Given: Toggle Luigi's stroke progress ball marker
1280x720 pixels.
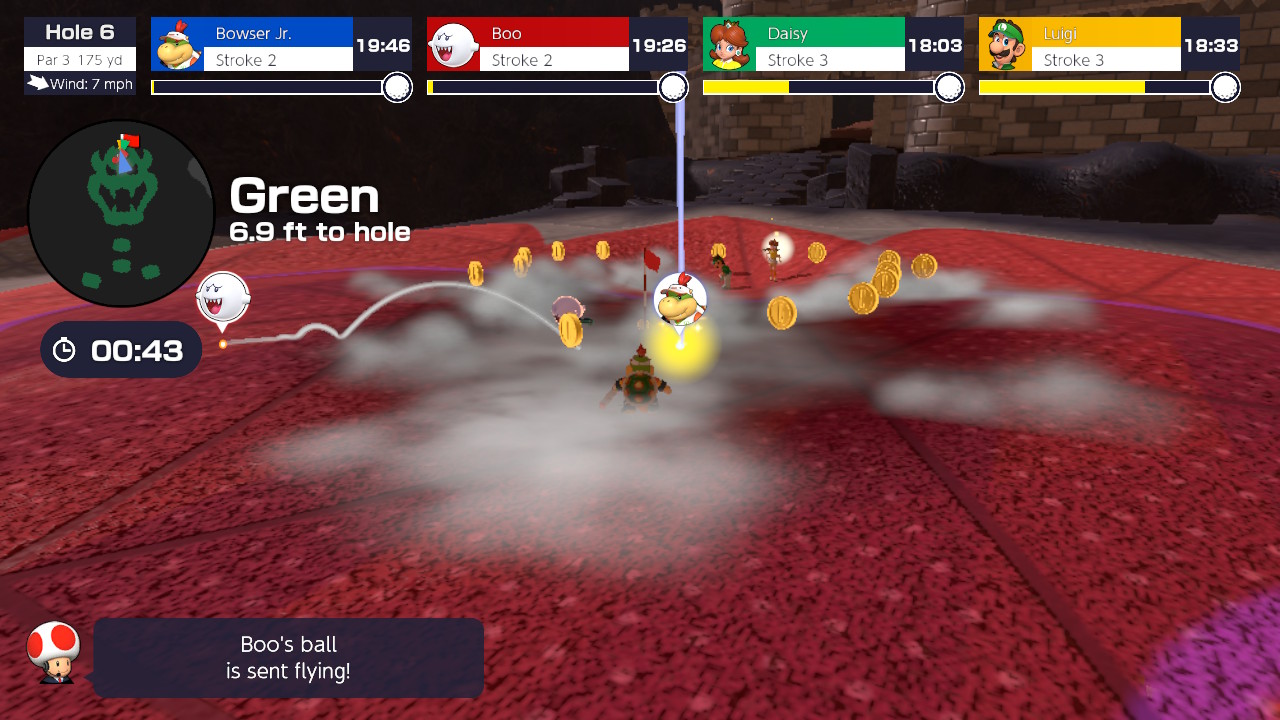Looking at the screenshot, I should pyautogui.click(x=1228, y=87).
